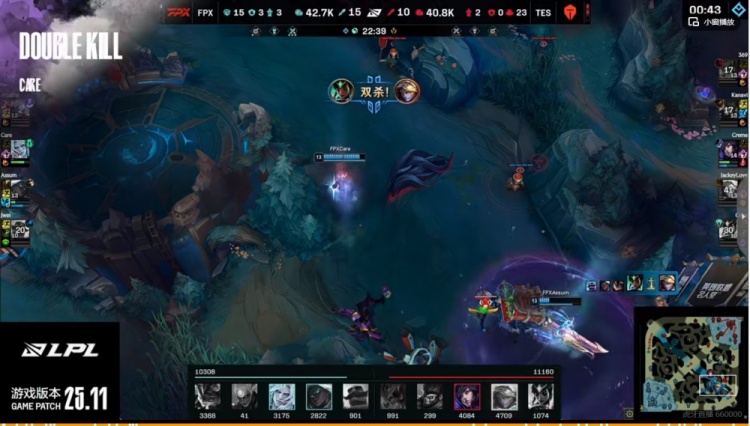The width and height of the screenshot is (750, 426).
Task: Select Assum's champion portrait in the sidebar
Action: tap(19, 189)
